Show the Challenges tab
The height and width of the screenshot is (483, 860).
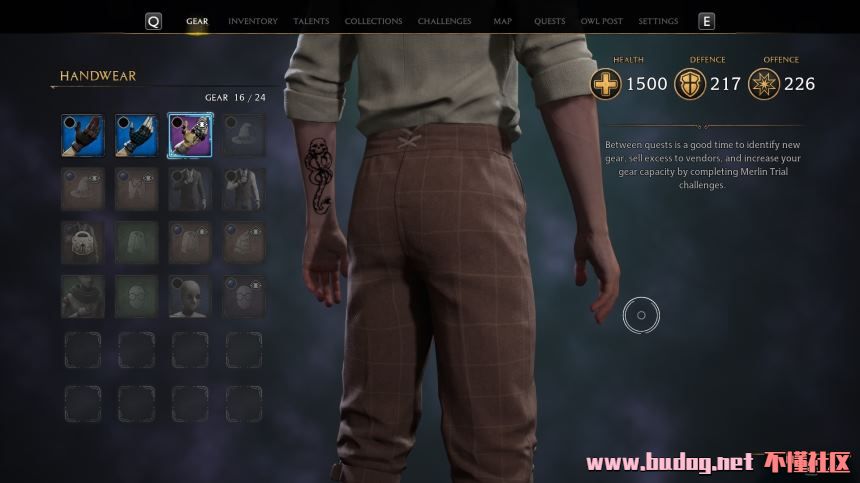445,21
